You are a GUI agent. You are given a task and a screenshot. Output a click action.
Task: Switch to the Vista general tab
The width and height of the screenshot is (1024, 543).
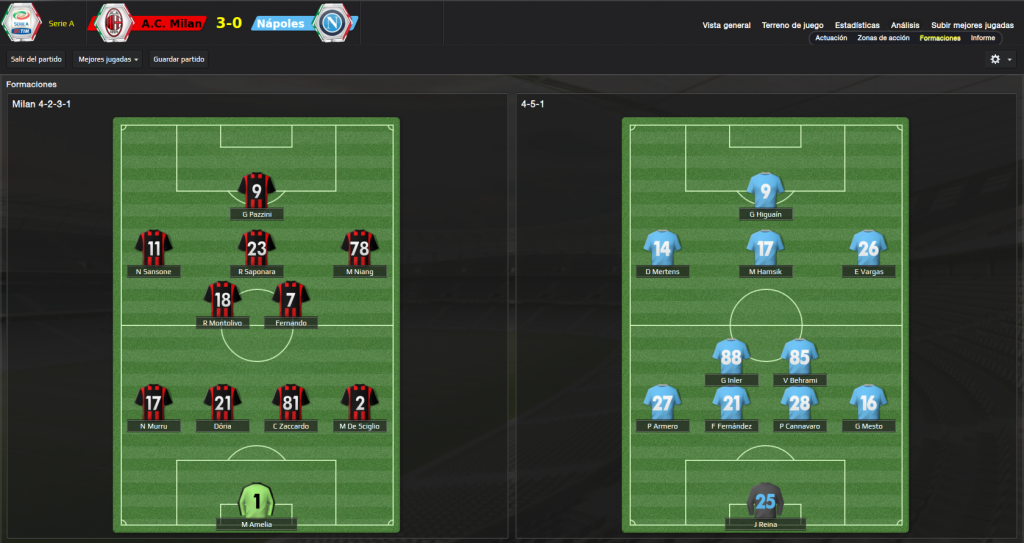[726, 25]
